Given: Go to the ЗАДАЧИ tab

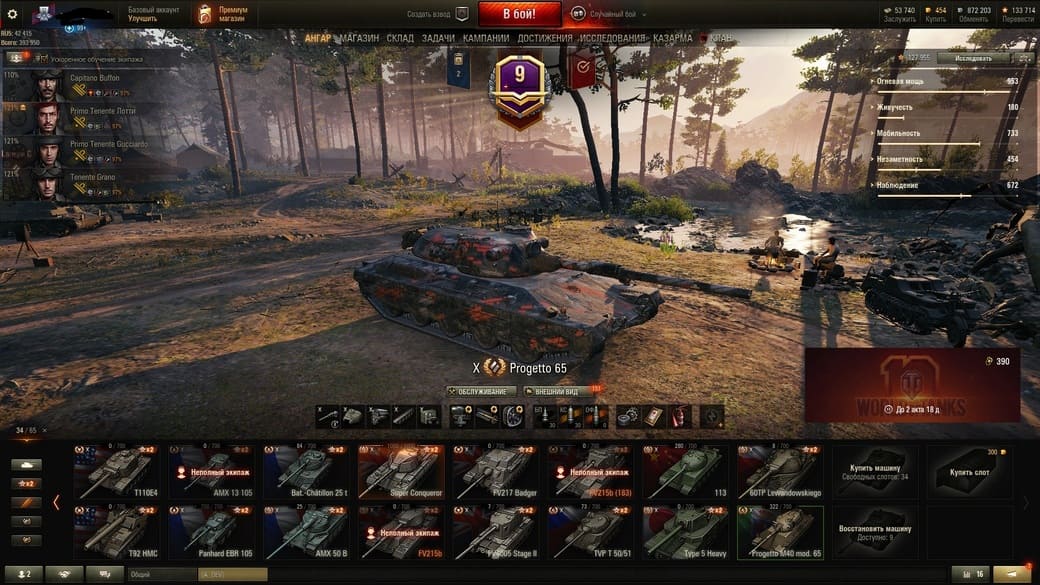Looking at the screenshot, I should click(438, 38).
